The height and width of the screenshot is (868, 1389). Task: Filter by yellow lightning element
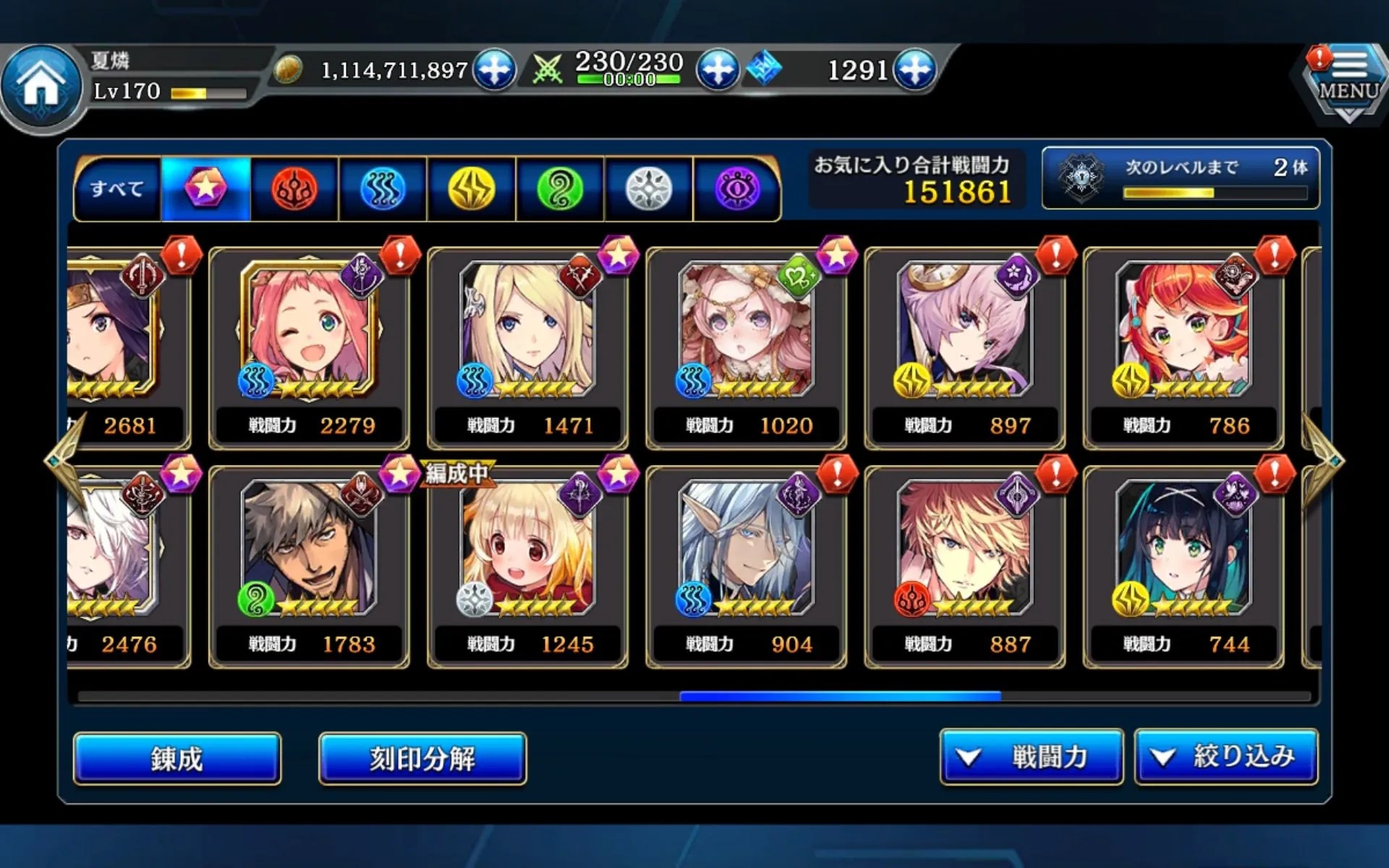(x=472, y=189)
